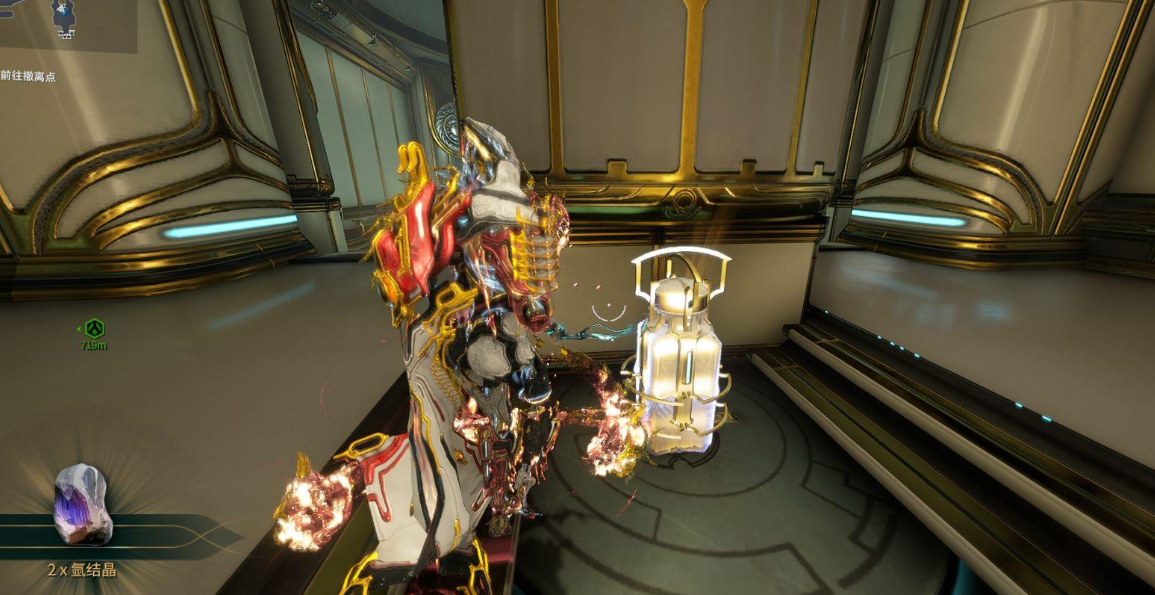Viewport: 1155px width, 595px height.
Task: Click the minimap in the top-left corner
Action: [x=66, y=24]
